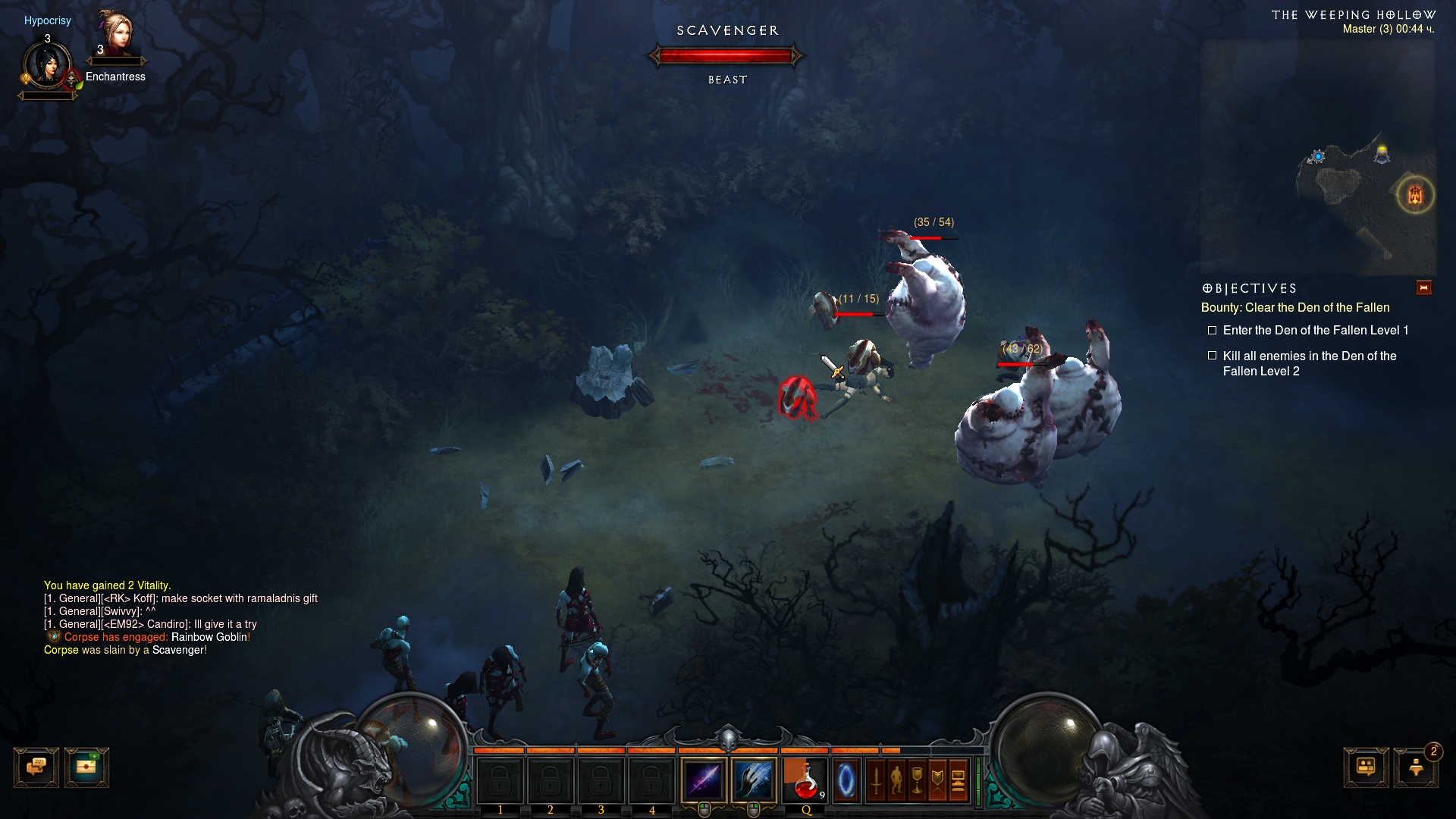Activate the purple arrow left-mouse skill
Viewport: 1456px width, 819px height.
click(704, 780)
